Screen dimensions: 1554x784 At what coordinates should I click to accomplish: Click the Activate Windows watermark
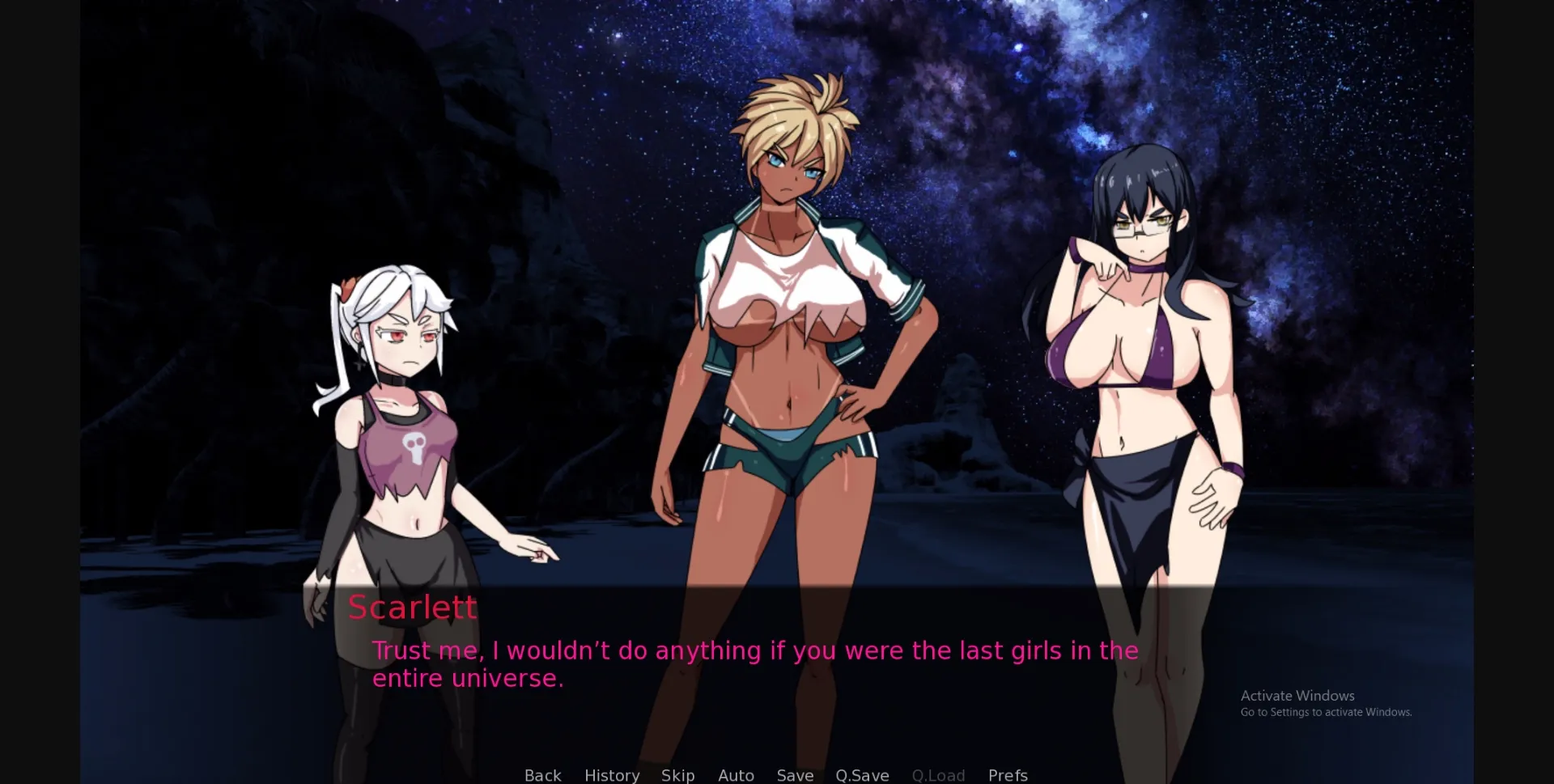[1297, 695]
